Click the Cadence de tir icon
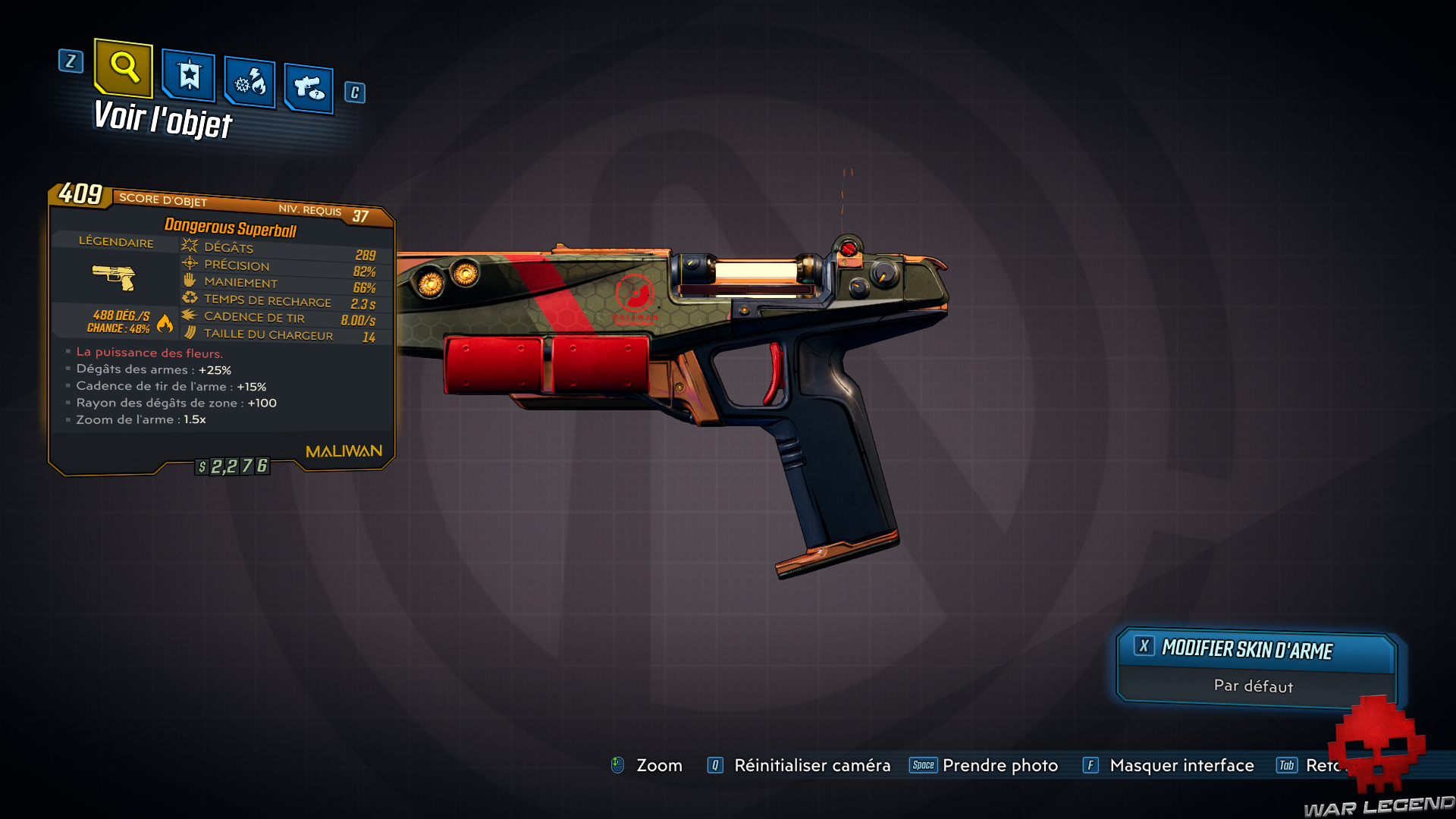This screenshot has width=1456, height=819. [188, 316]
